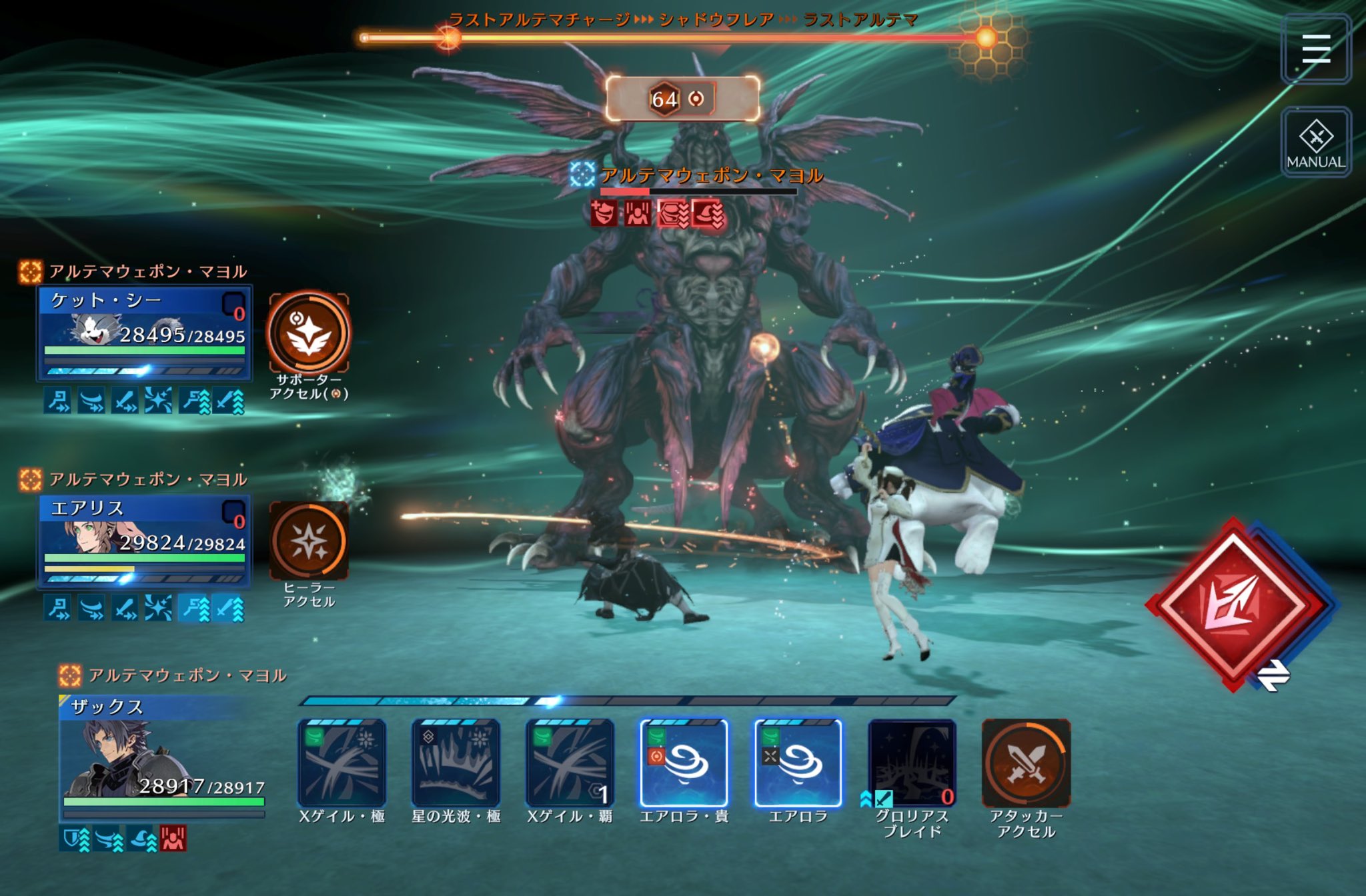Toggle the MANUAL battle mode button

1315,142
